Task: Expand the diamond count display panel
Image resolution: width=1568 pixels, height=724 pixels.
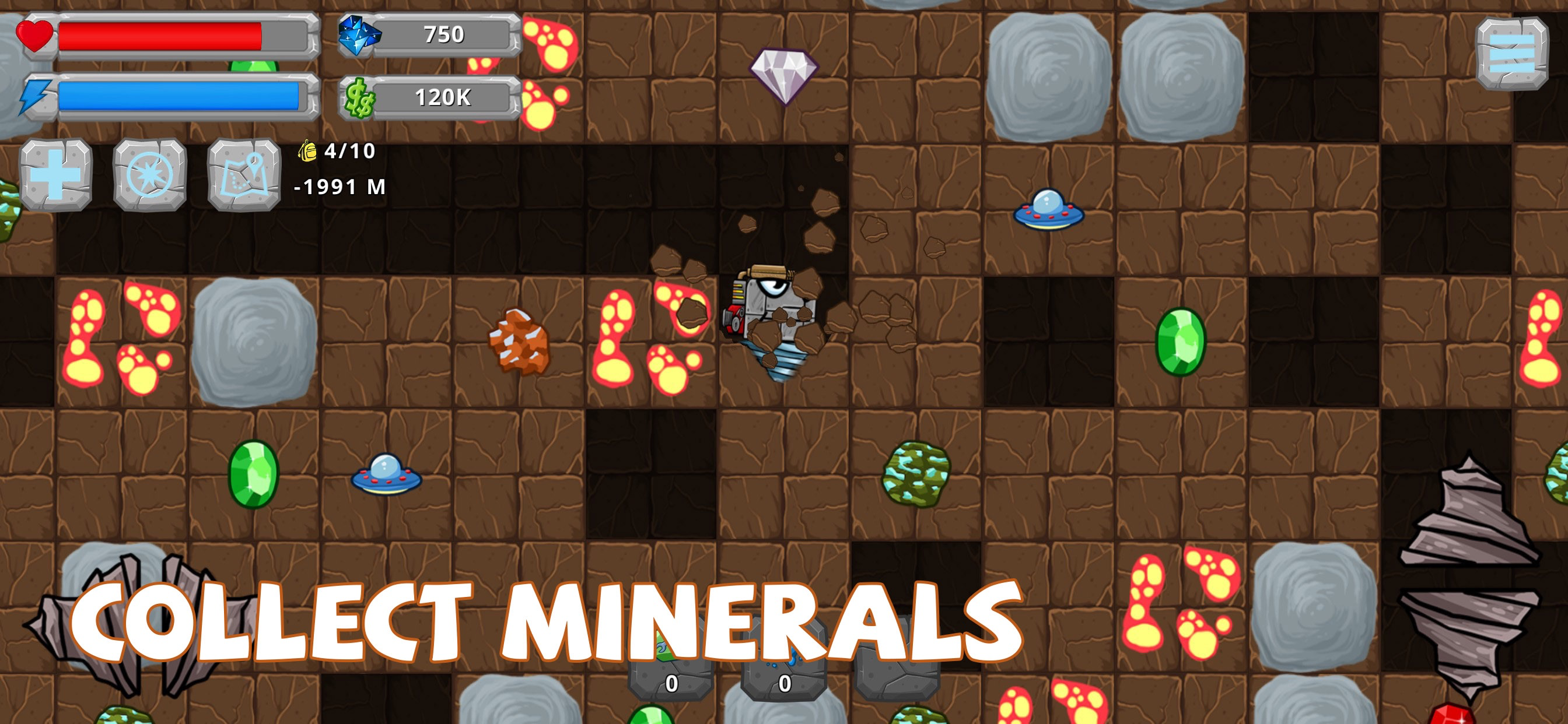Action: pyautogui.click(x=446, y=34)
